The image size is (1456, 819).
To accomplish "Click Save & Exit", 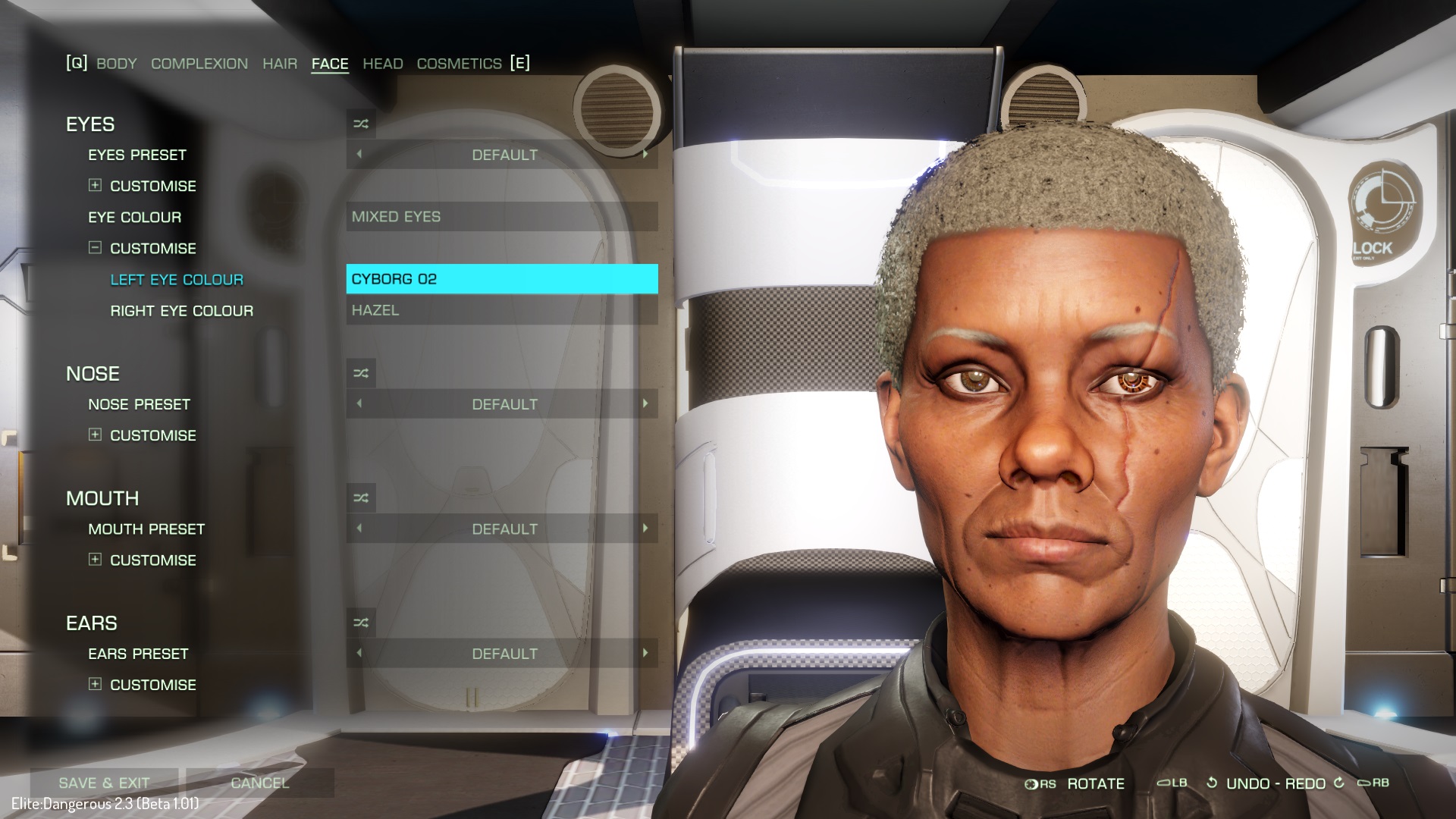I will pos(105,783).
